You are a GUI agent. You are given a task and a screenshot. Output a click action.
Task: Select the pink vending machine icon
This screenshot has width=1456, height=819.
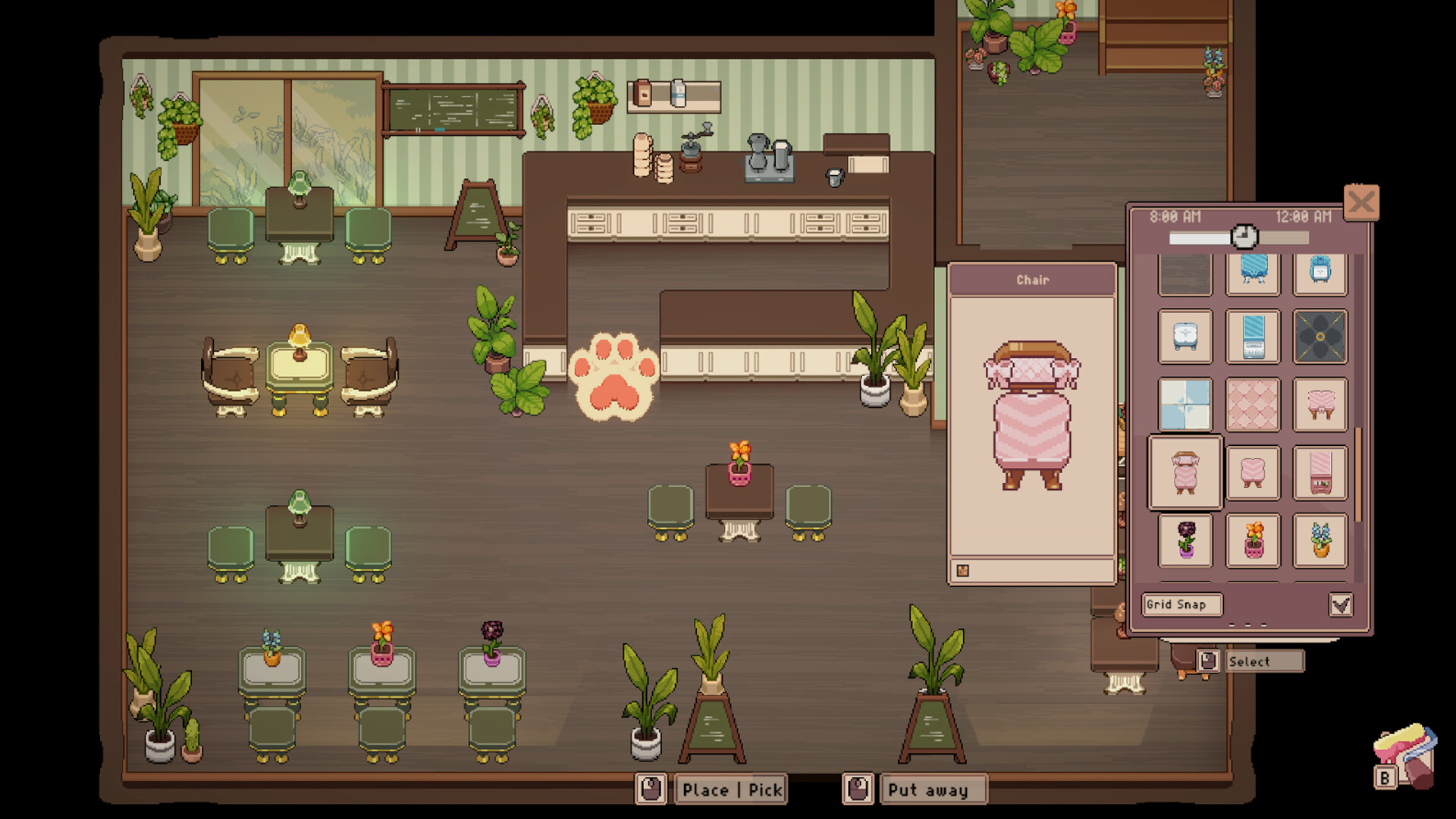click(x=1321, y=472)
